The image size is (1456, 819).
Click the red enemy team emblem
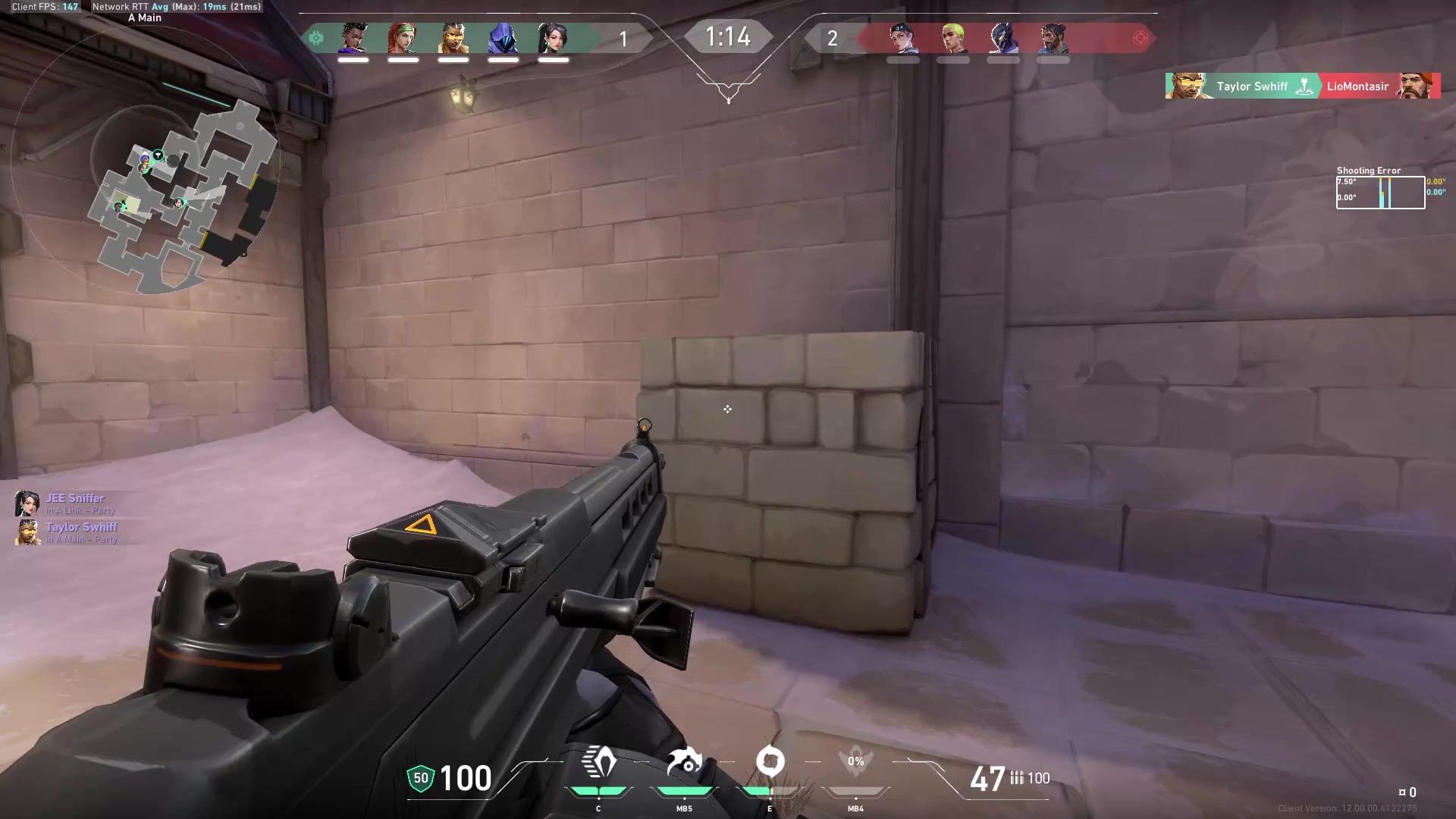(x=1140, y=38)
